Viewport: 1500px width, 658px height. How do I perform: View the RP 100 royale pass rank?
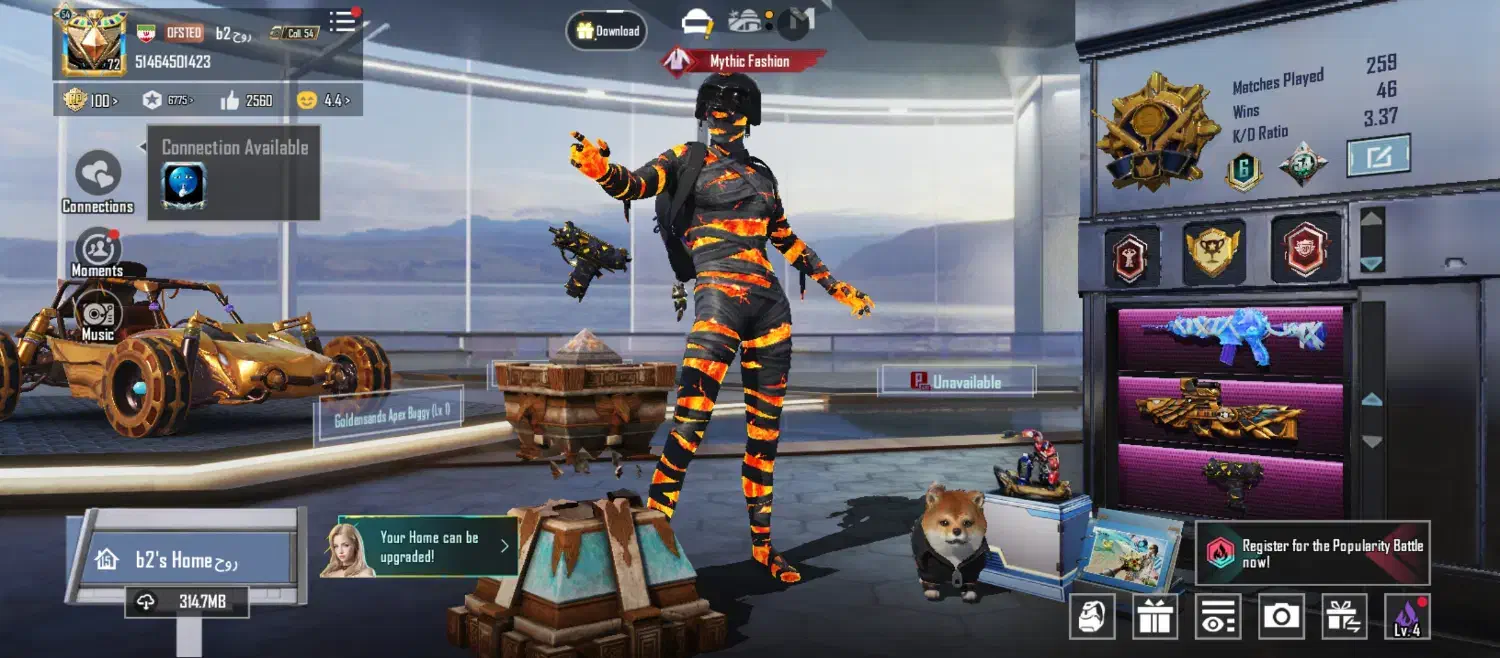90,100
